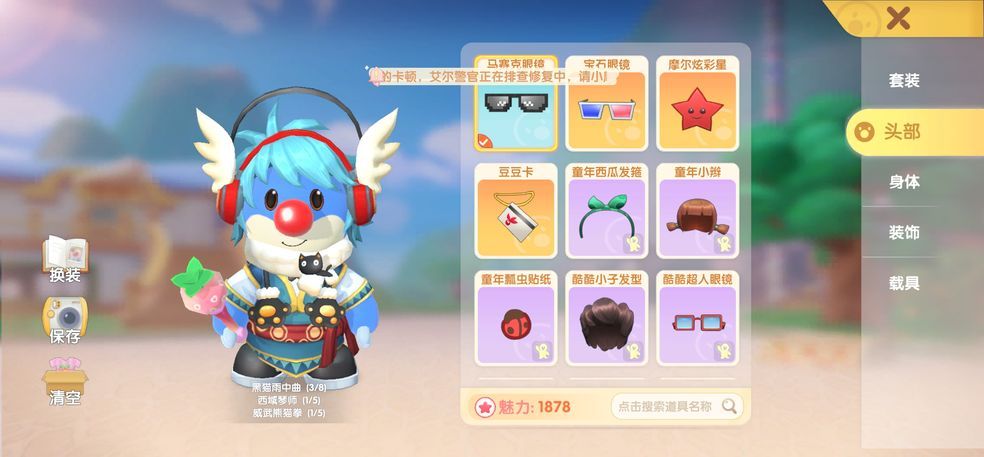
Task: Select the 豆豆卡 card item
Action: [x=515, y=212]
